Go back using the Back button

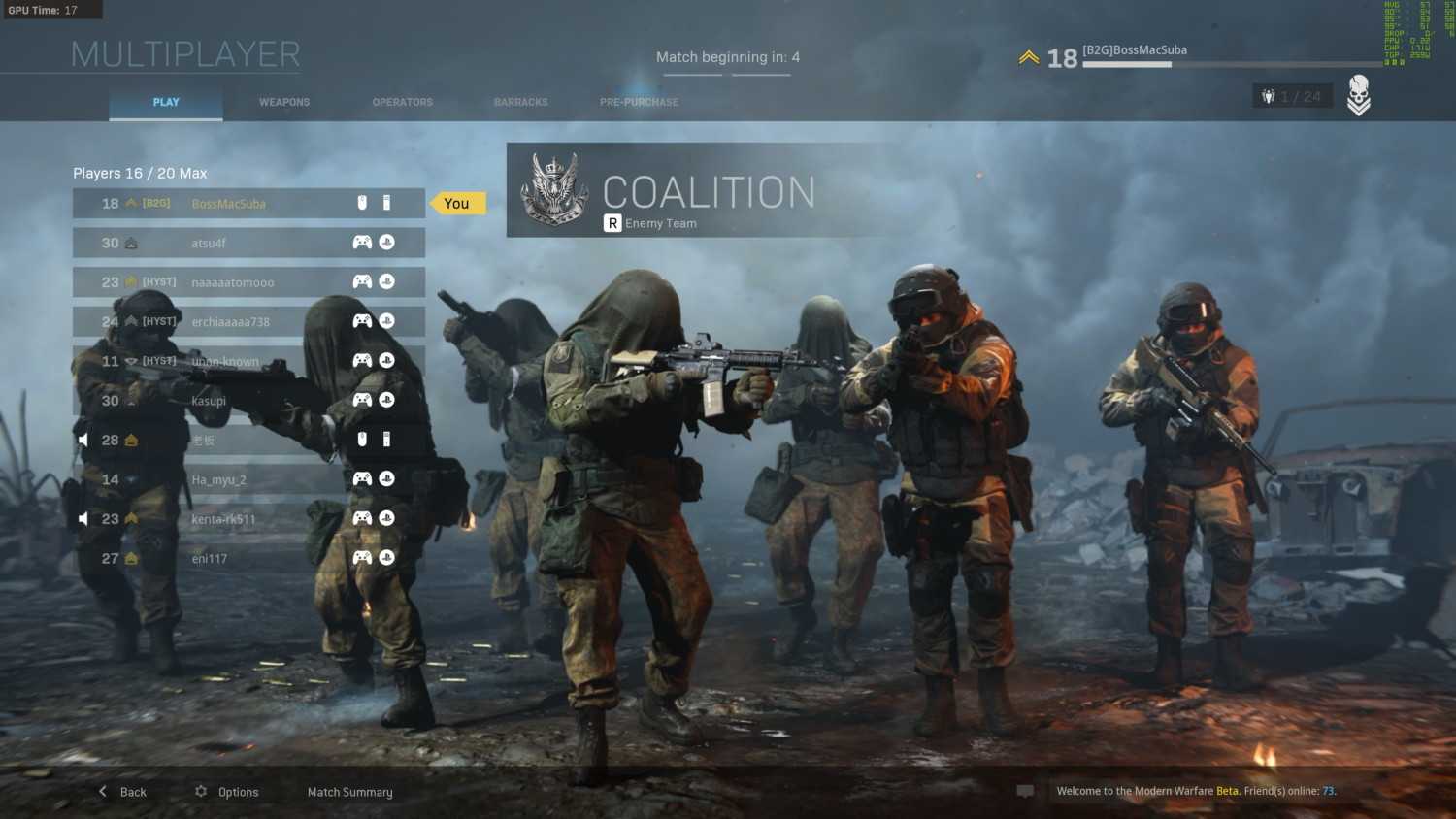[x=123, y=792]
